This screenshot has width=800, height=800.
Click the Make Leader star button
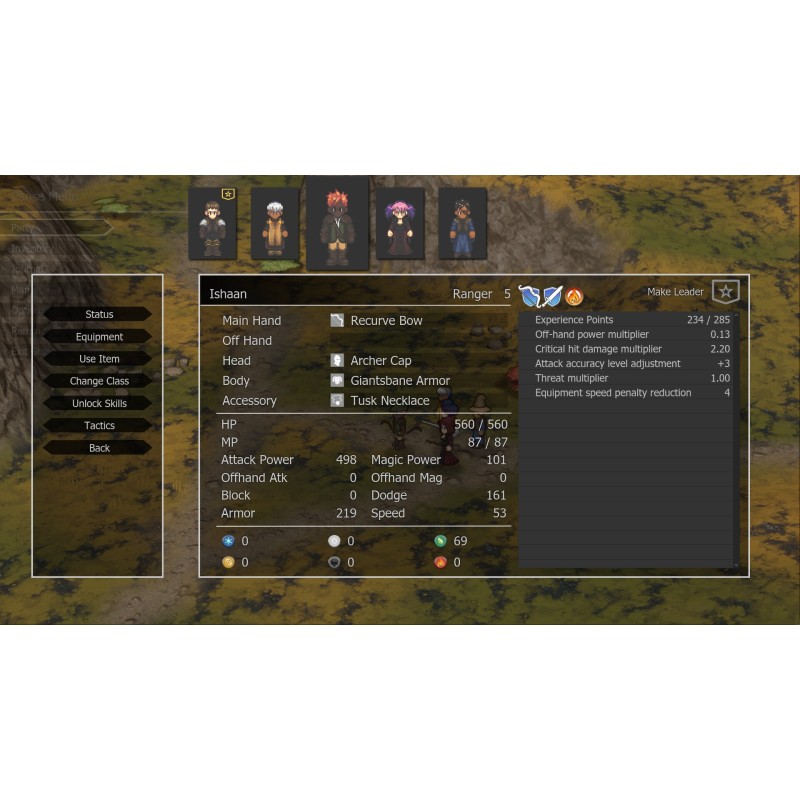click(725, 292)
